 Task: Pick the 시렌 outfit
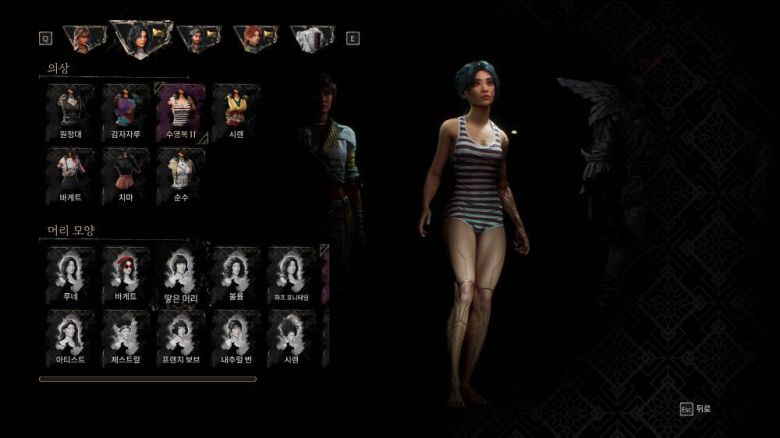tap(236, 110)
